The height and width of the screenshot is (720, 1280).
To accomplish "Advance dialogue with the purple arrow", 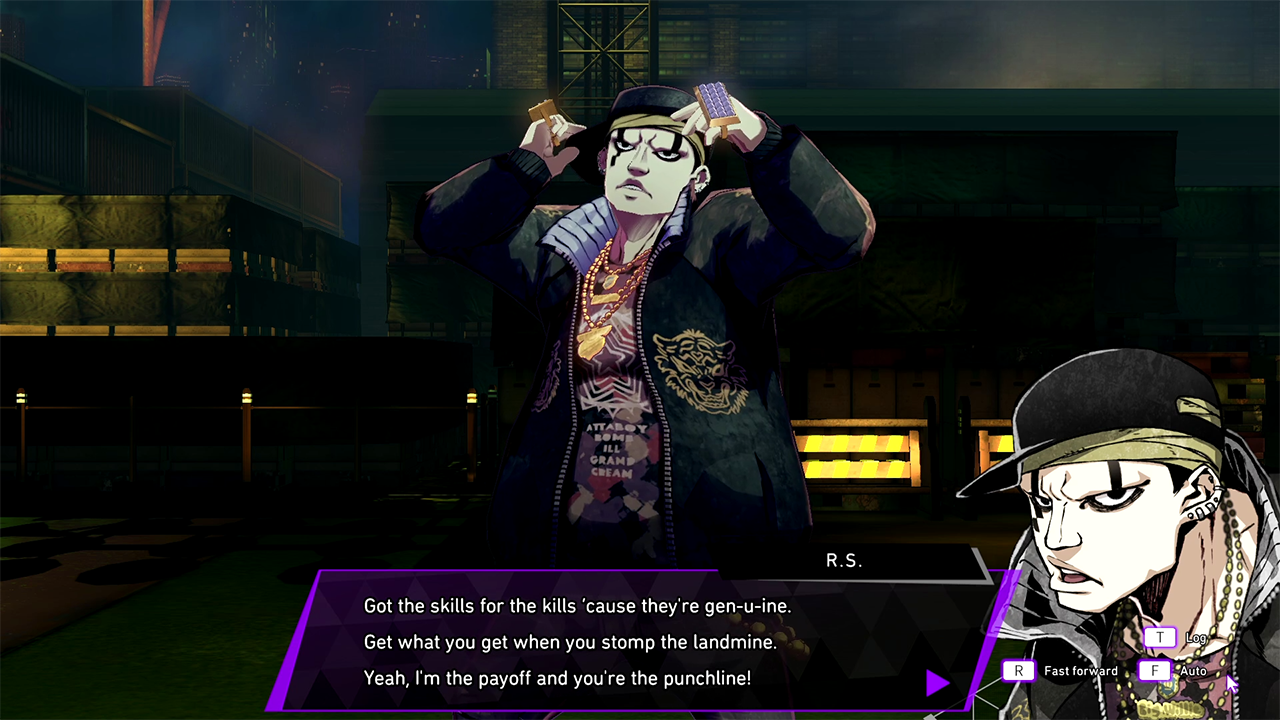I will coord(937,683).
